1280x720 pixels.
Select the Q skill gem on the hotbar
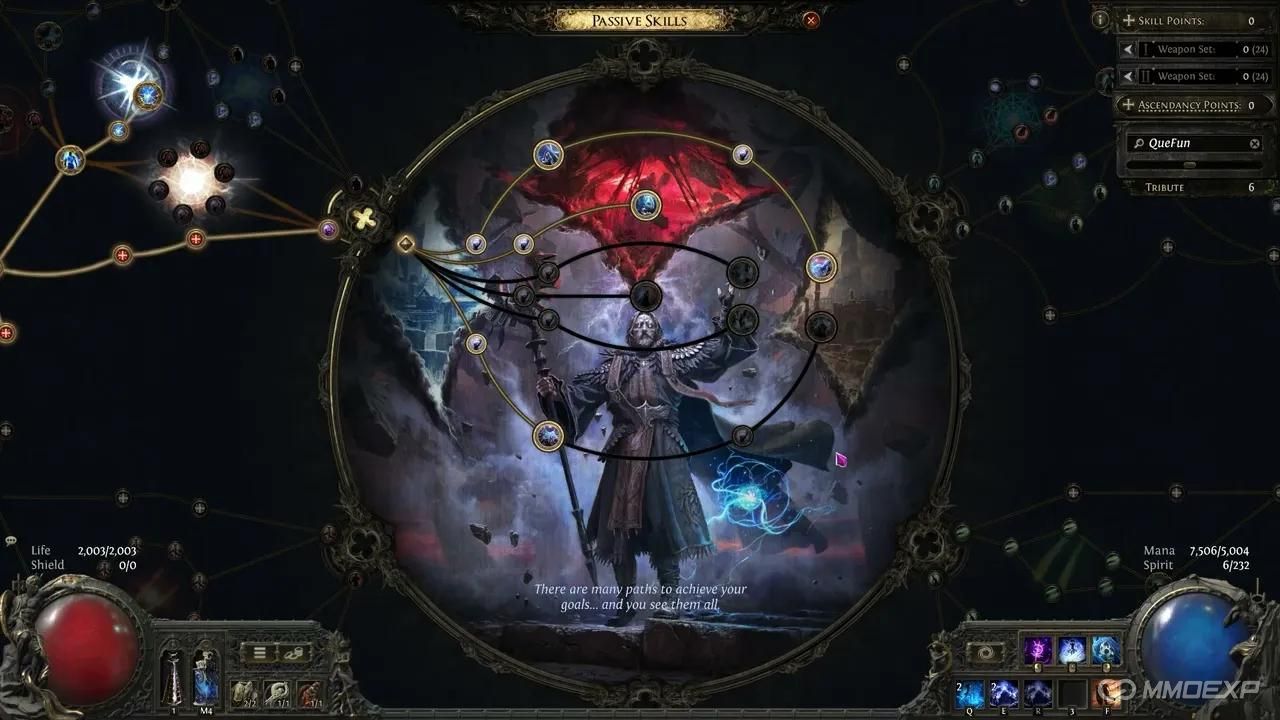[x=970, y=694]
